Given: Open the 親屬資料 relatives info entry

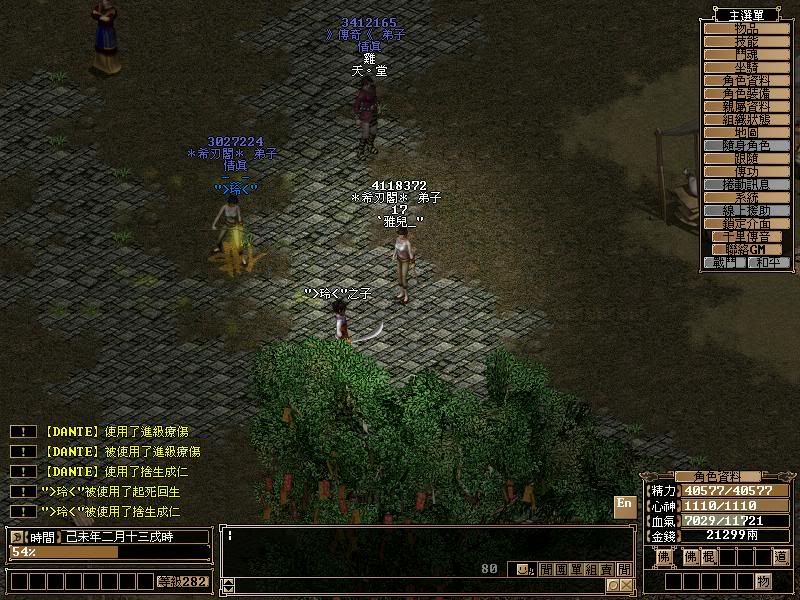Looking at the screenshot, I should [746, 107].
